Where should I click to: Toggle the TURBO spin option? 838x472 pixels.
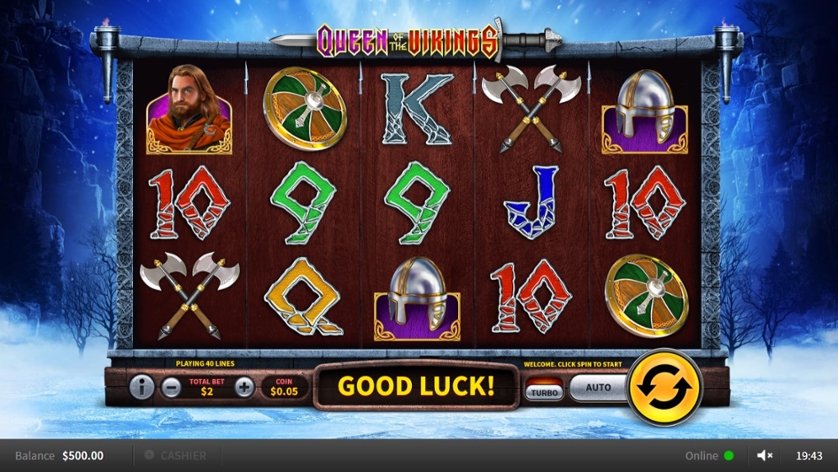pos(545,390)
